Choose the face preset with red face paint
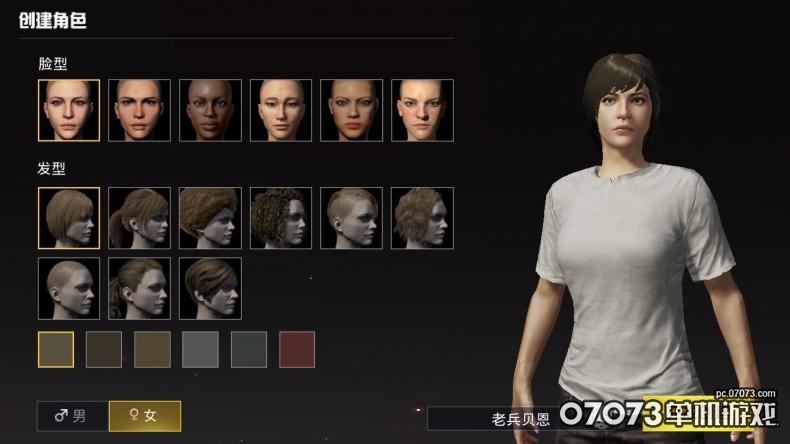 click(x=422, y=110)
